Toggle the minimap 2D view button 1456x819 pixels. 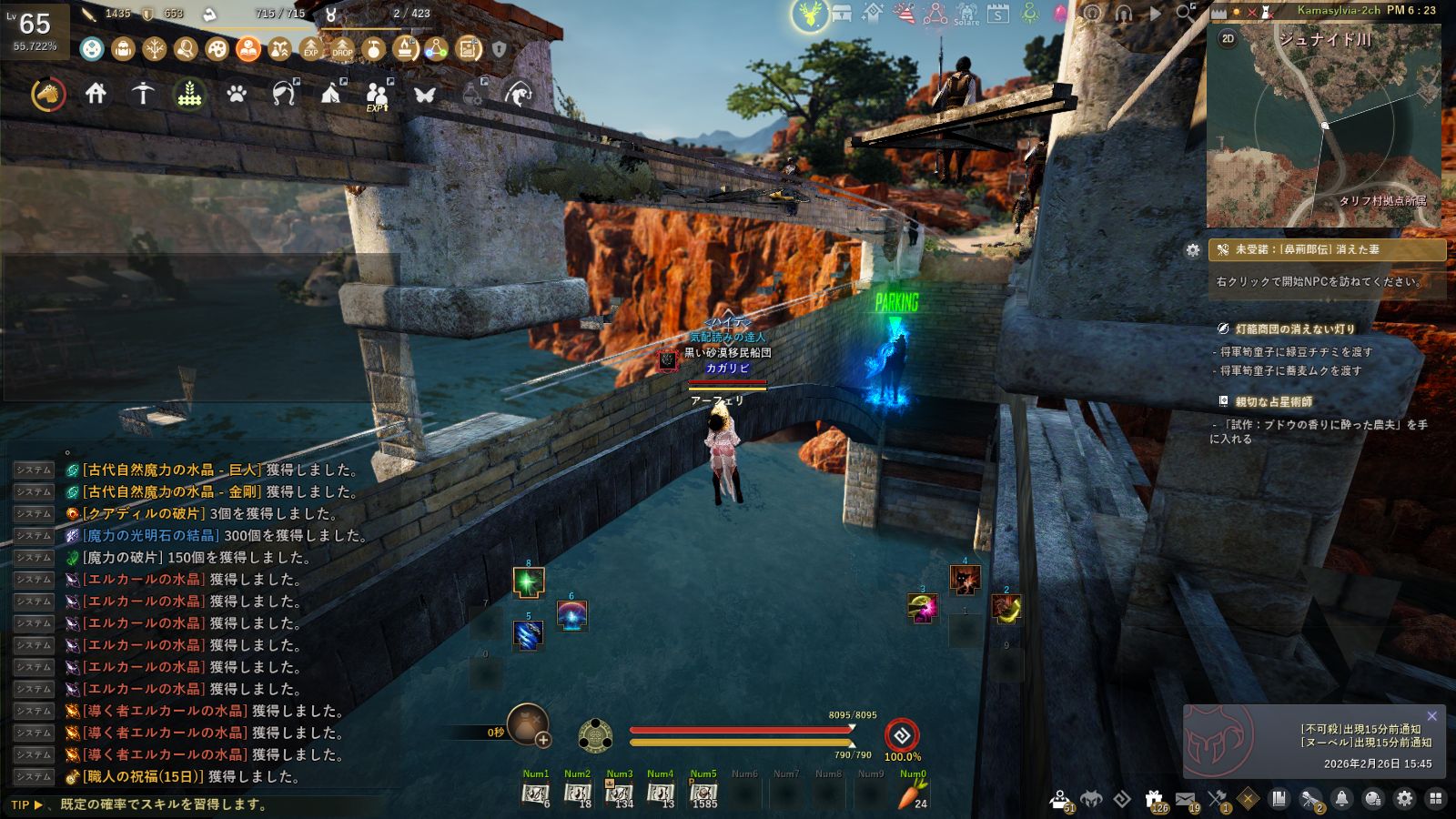1228,38
